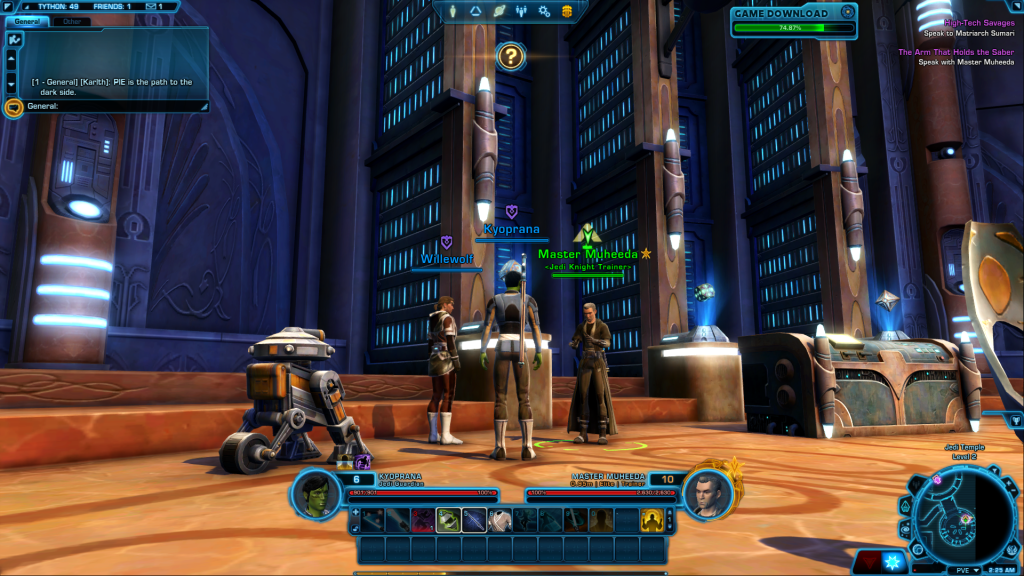The height and width of the screenshot is (576, 1024).
Task: Switch to the General chat tab
Action: pos(26,20)
